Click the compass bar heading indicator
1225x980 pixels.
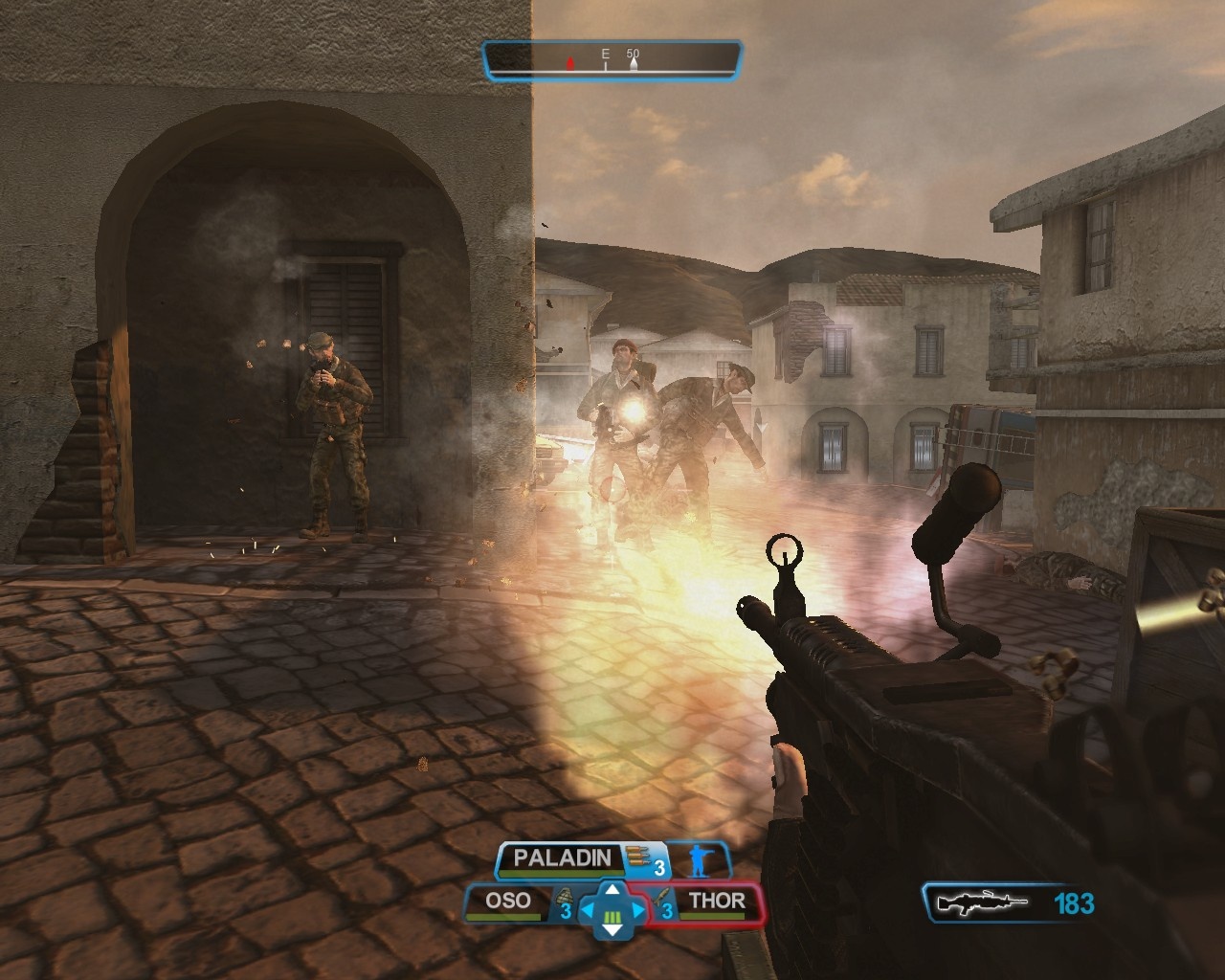coord(612,59)
